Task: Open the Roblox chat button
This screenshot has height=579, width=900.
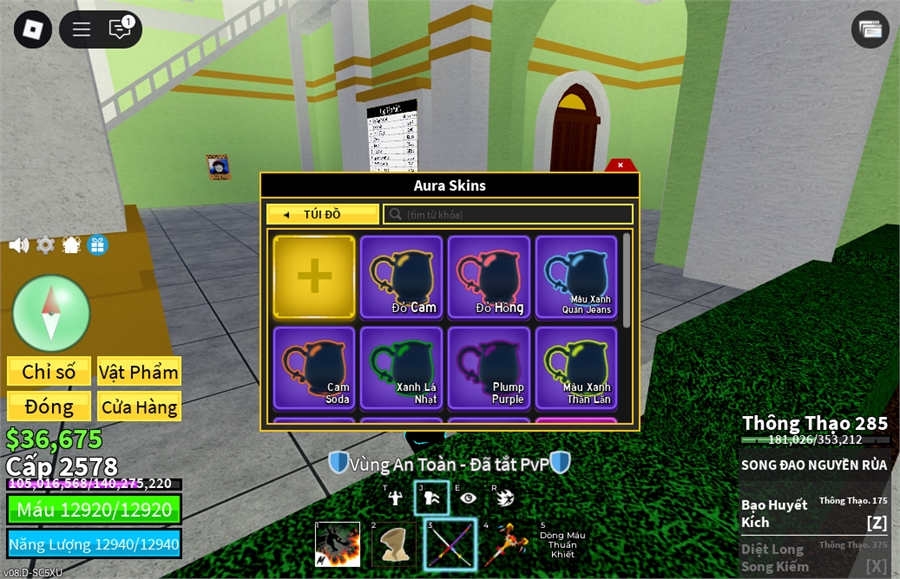Action: (x=120, y=29)
